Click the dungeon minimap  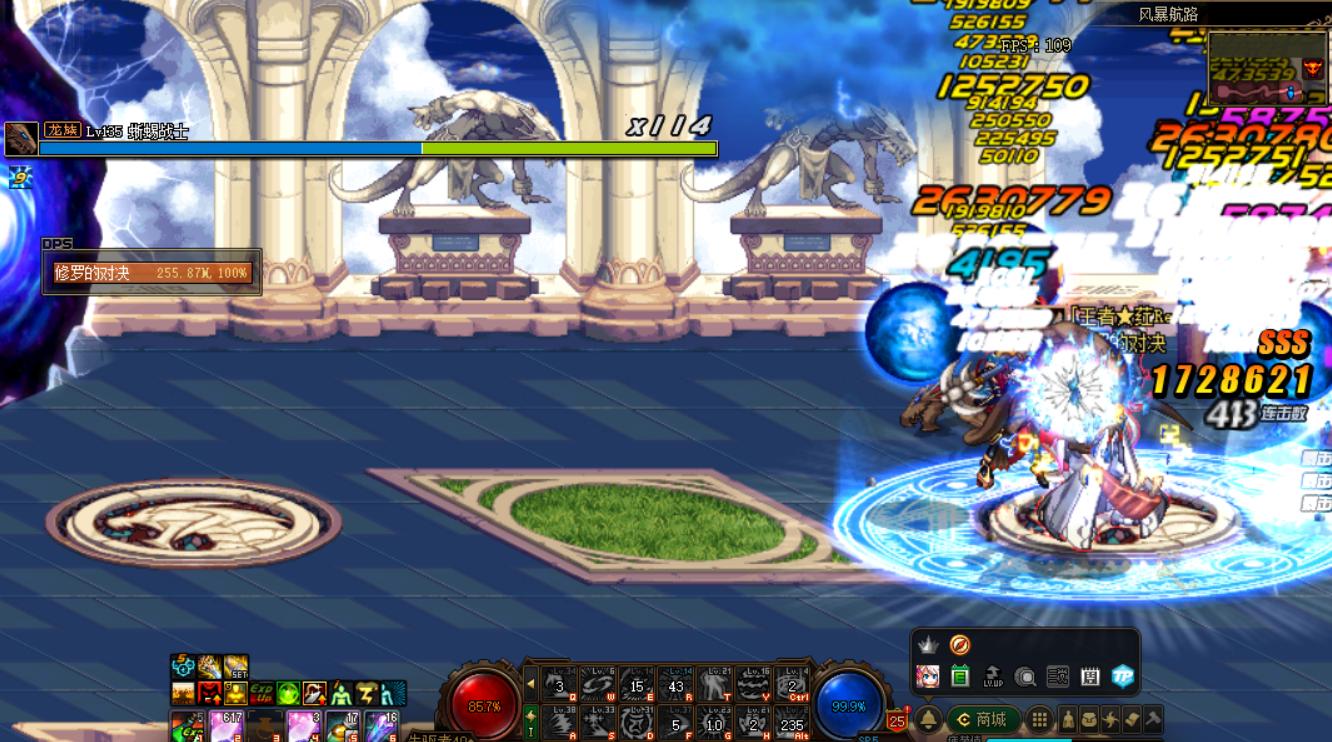point(1266,68)
